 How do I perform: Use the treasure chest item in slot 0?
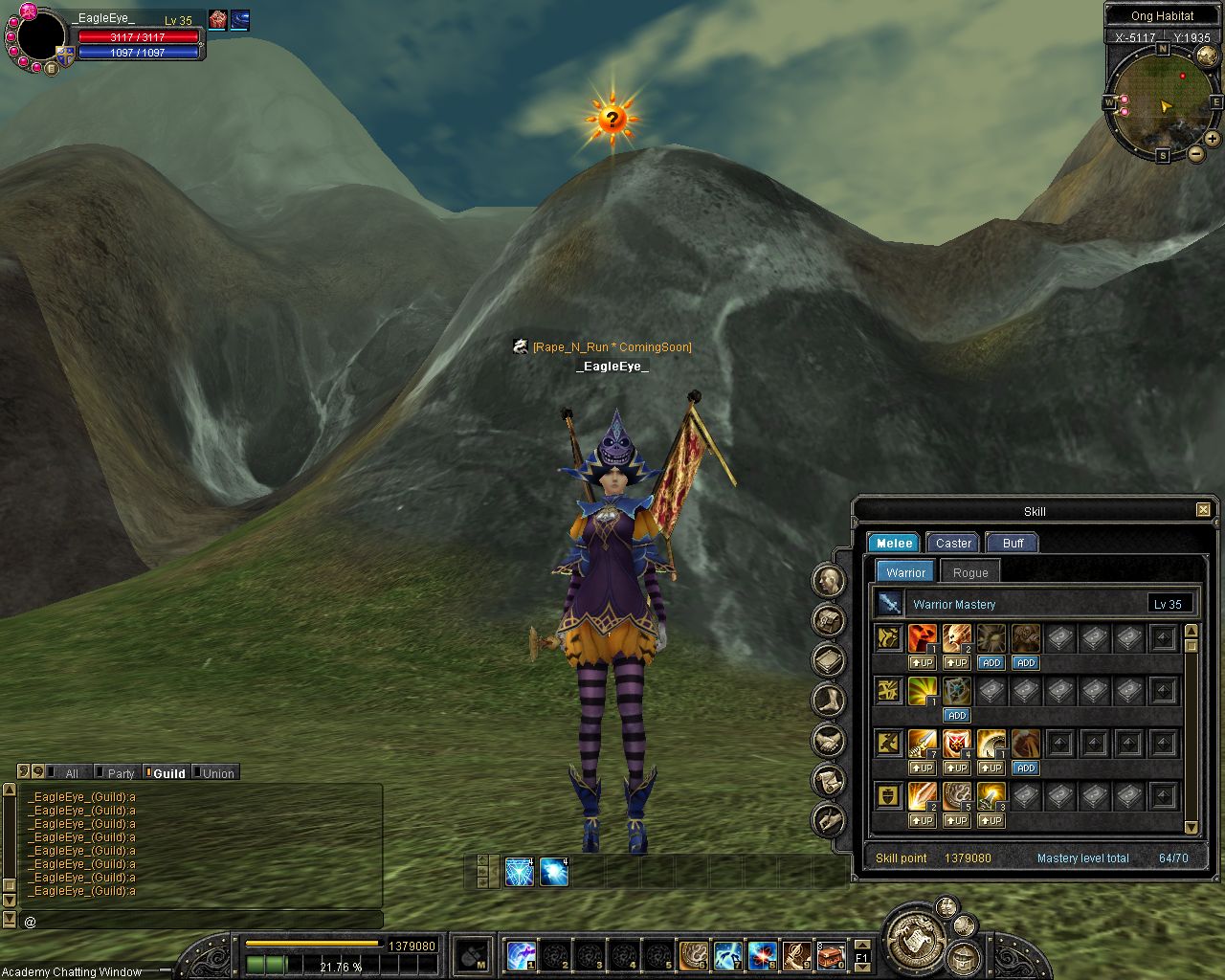click(831, 954)
